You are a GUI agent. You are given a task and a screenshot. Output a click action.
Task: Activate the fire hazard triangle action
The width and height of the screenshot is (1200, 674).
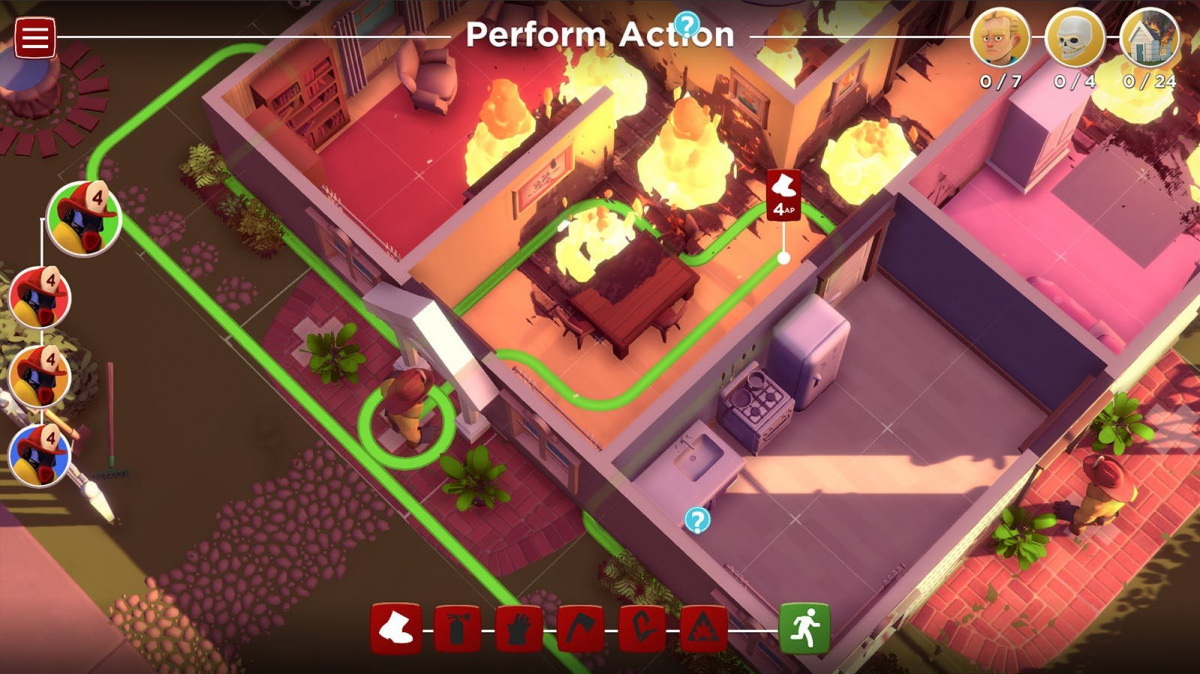tap(704, 629)
